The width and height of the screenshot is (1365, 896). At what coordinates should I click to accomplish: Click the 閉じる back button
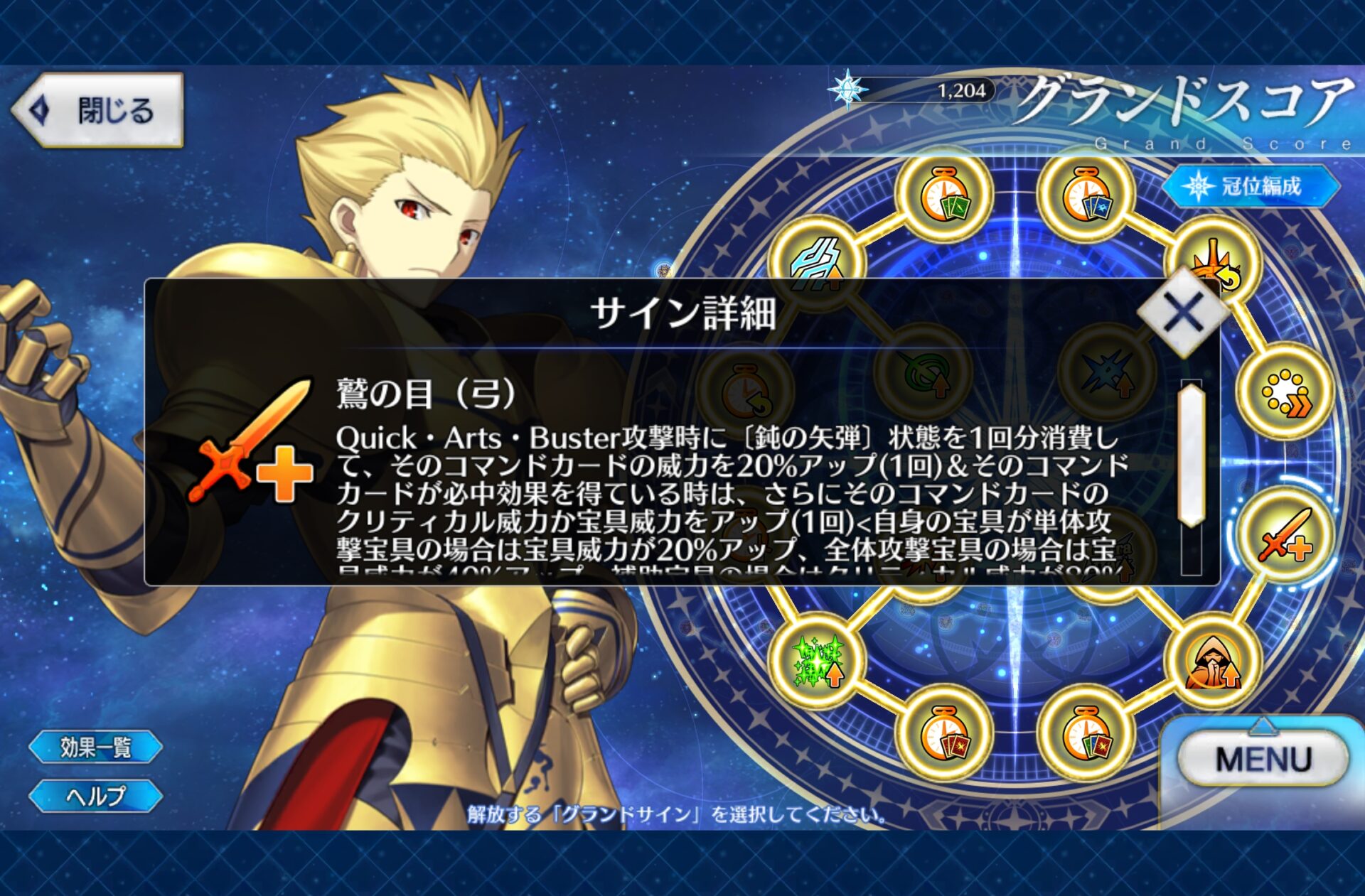[x=97, y=110]
